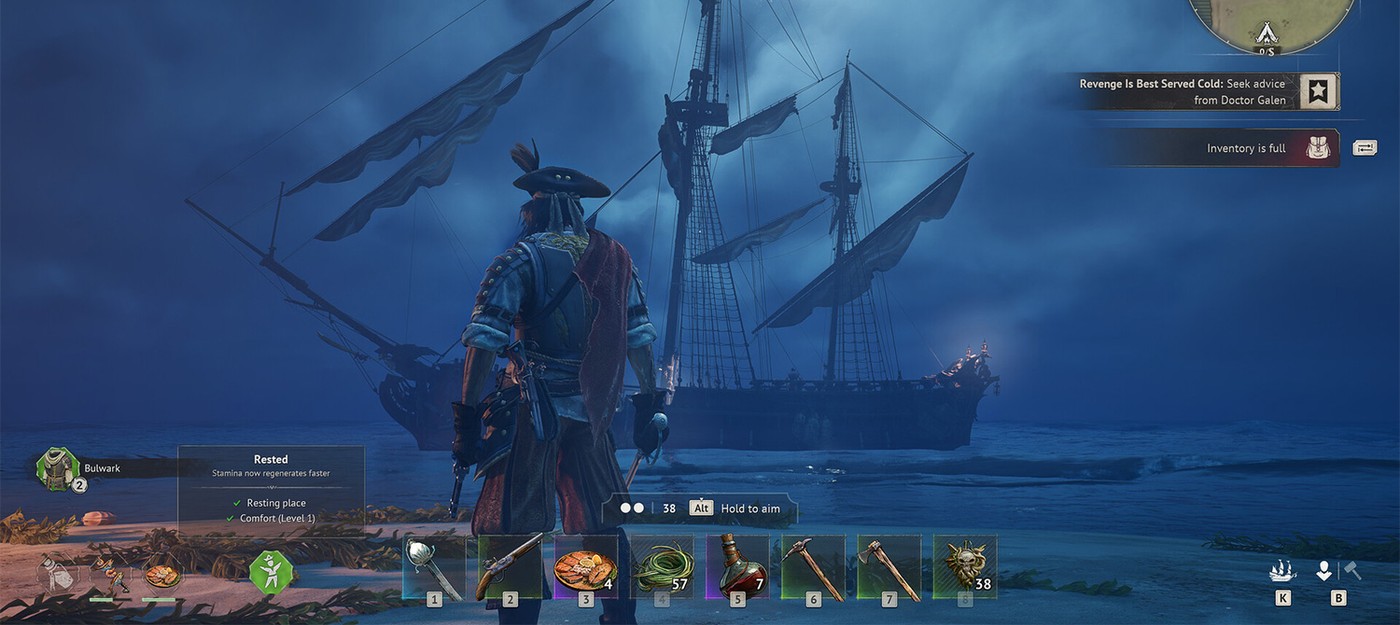Screen dimensions: 1400x625
Task: Choose the pickaxe tool slot
Action: [x=813, y=567]
